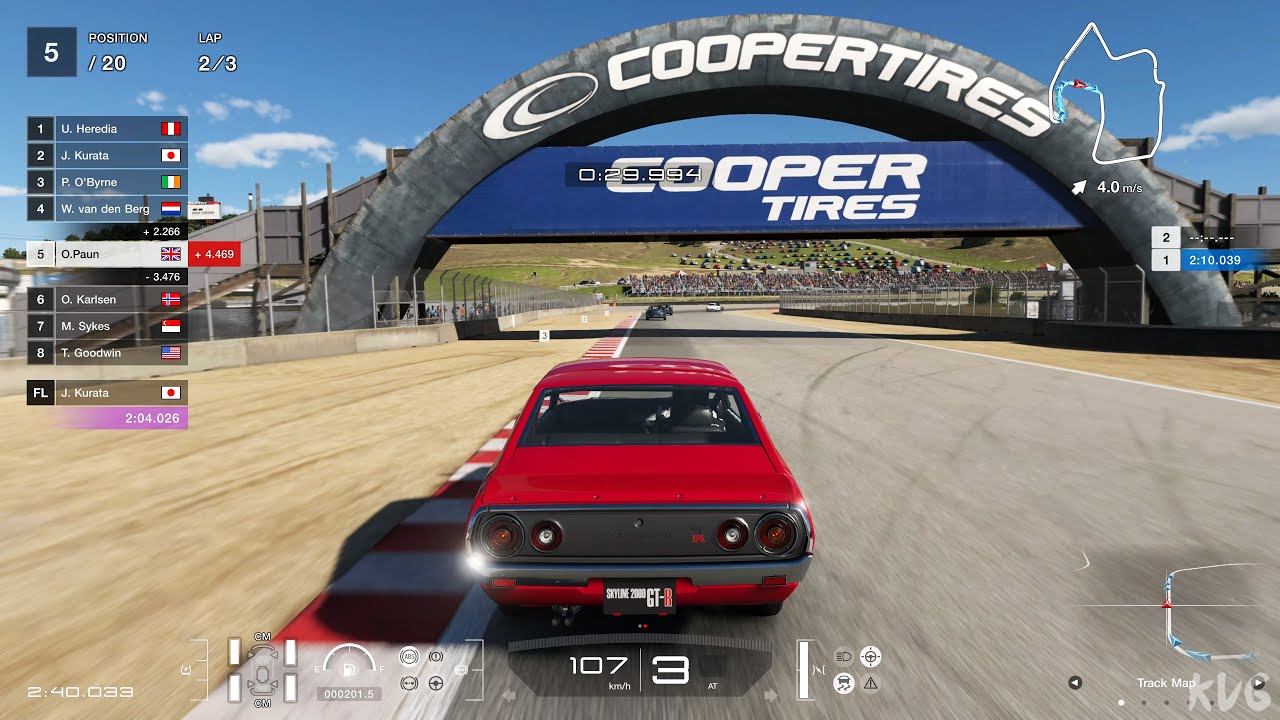Pick W. van den Berg's leaderboard row

(x=108, y=209)
